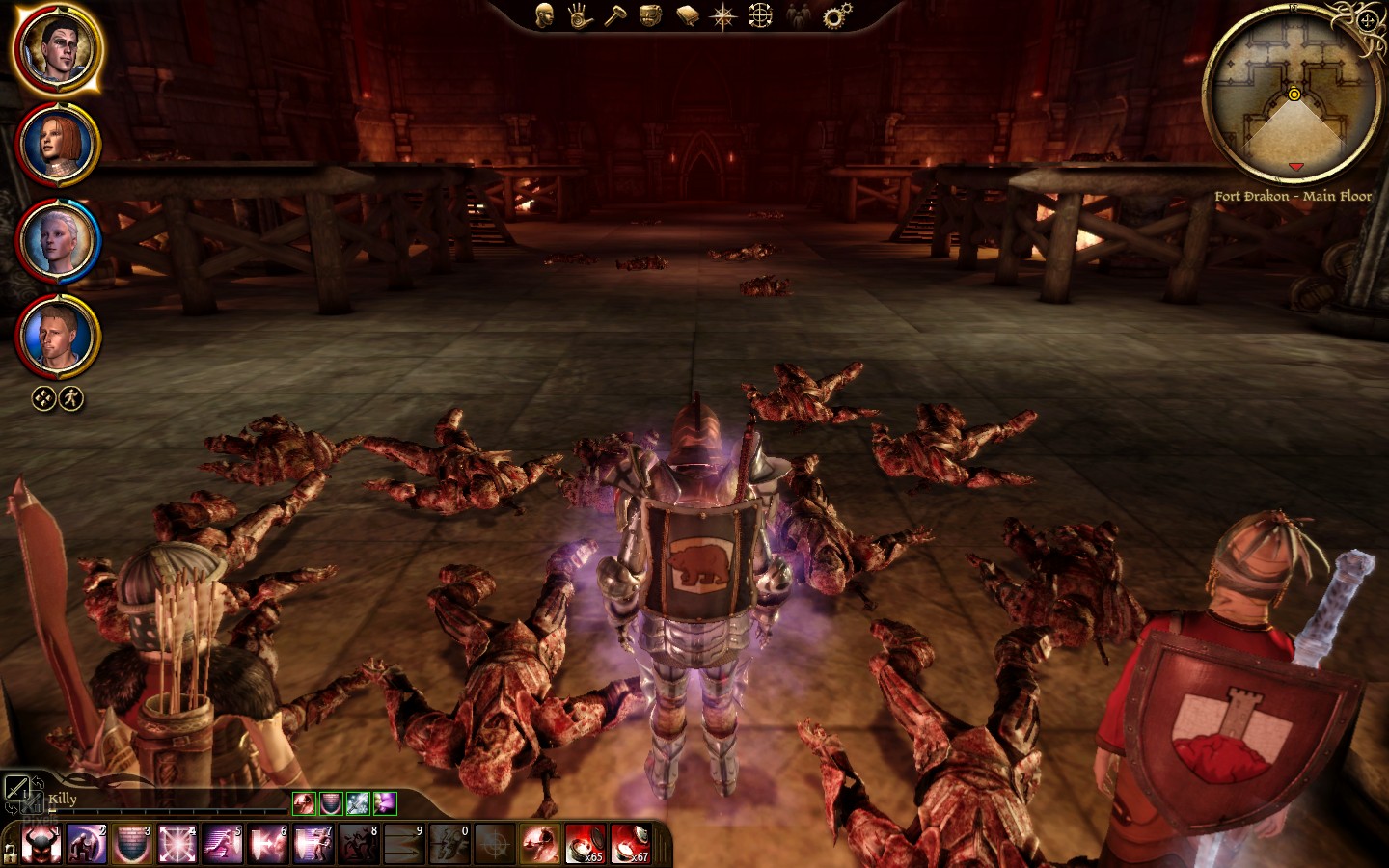Toggle the quickbar padlock
Image resolution: width=1389 pixels, height=868 pixels.
click(x=10, y=852)
